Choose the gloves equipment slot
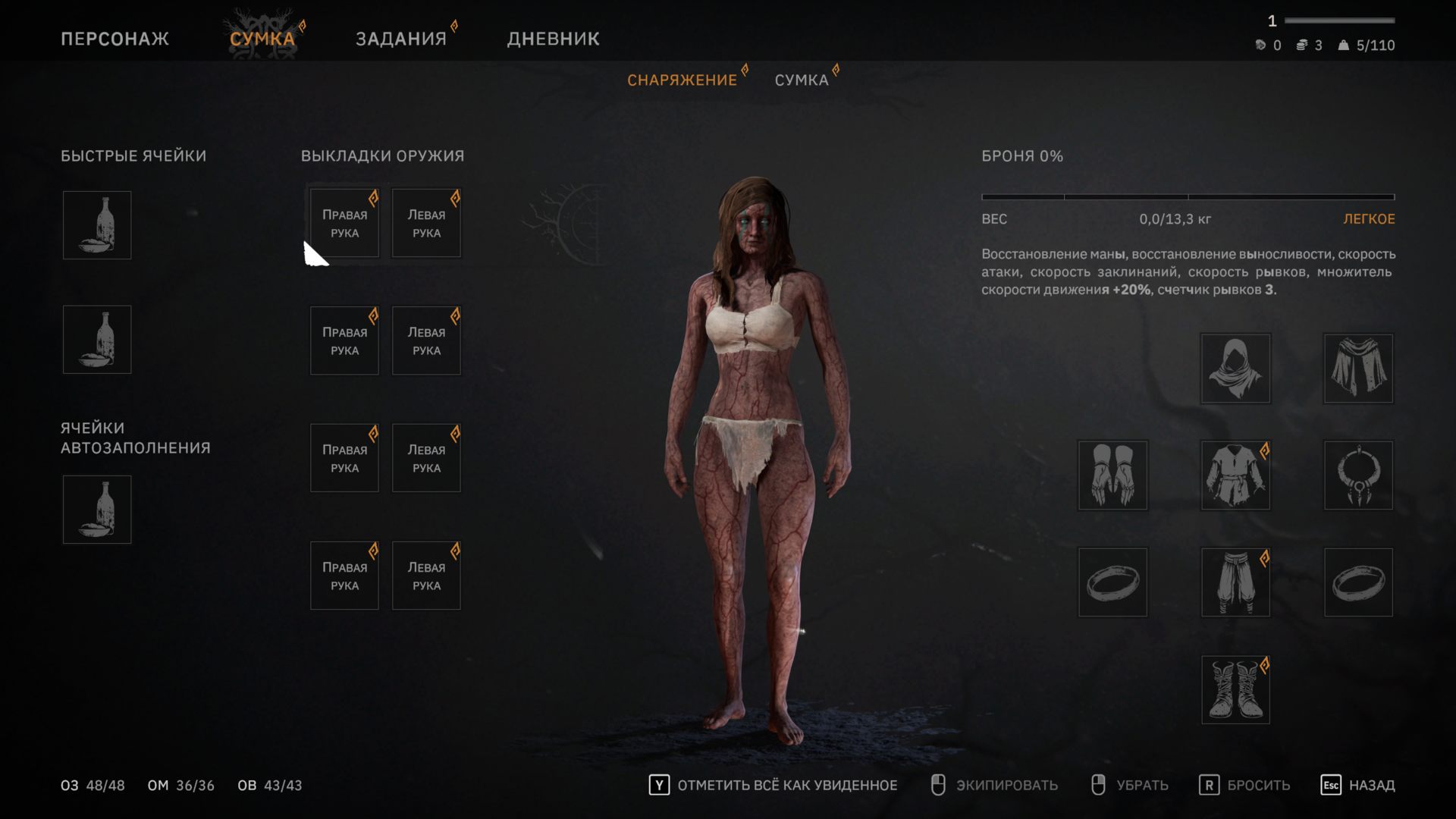1456x819 pixels. point(1112,475)
